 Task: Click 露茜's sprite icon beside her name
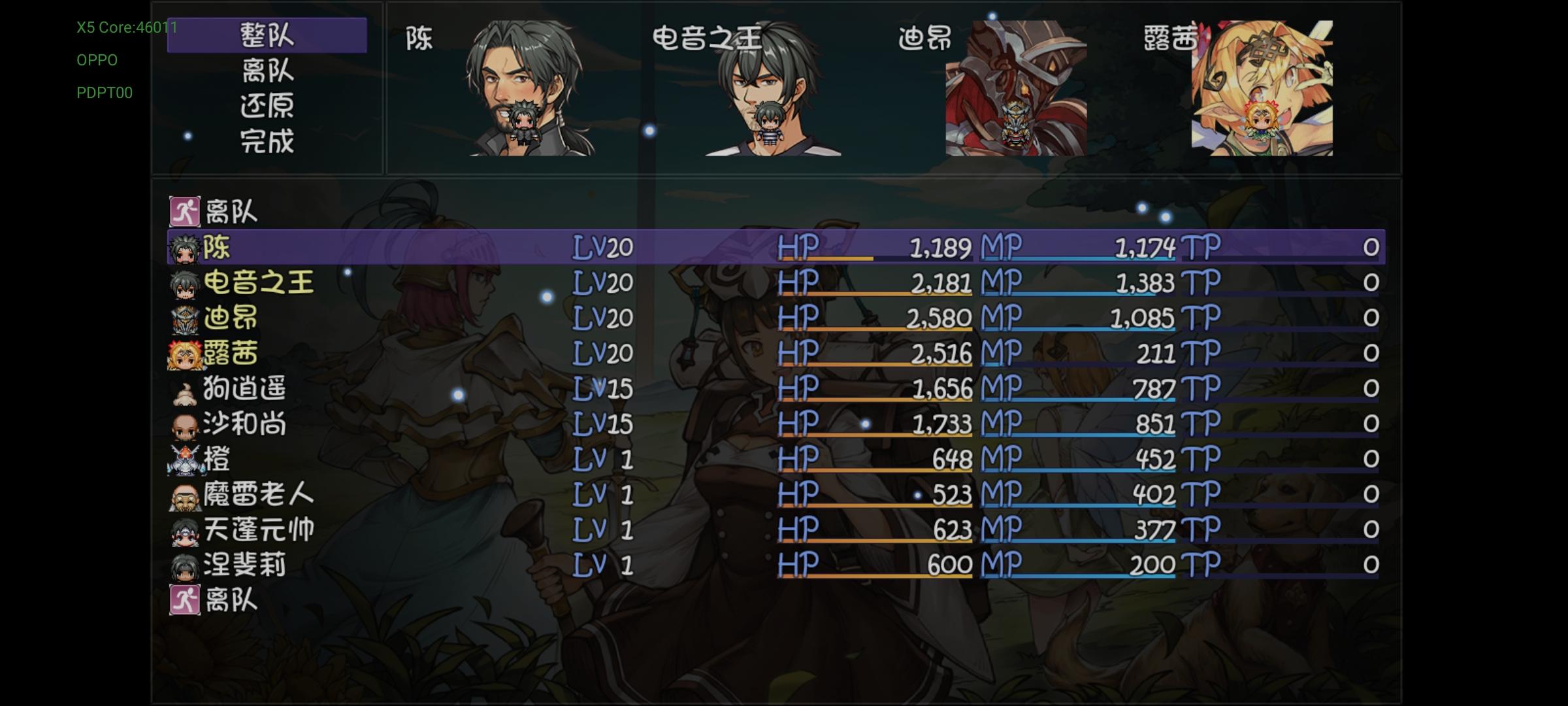point(185,354)
